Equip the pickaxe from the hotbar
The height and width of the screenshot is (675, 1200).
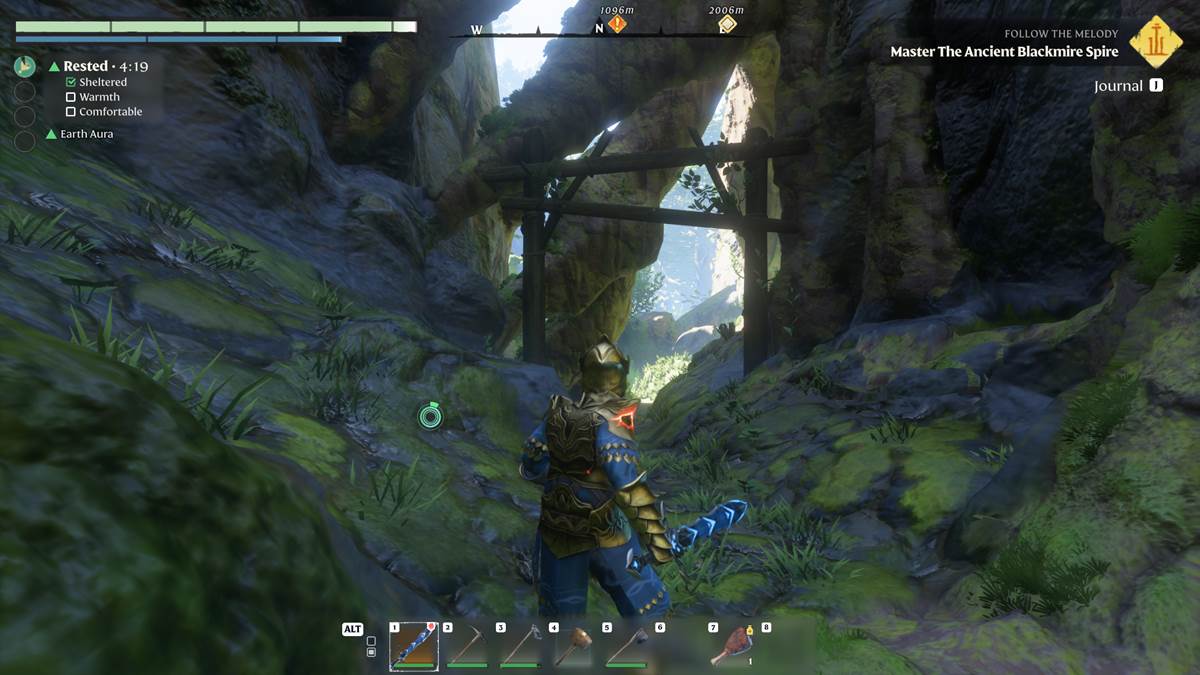(467, 646)
